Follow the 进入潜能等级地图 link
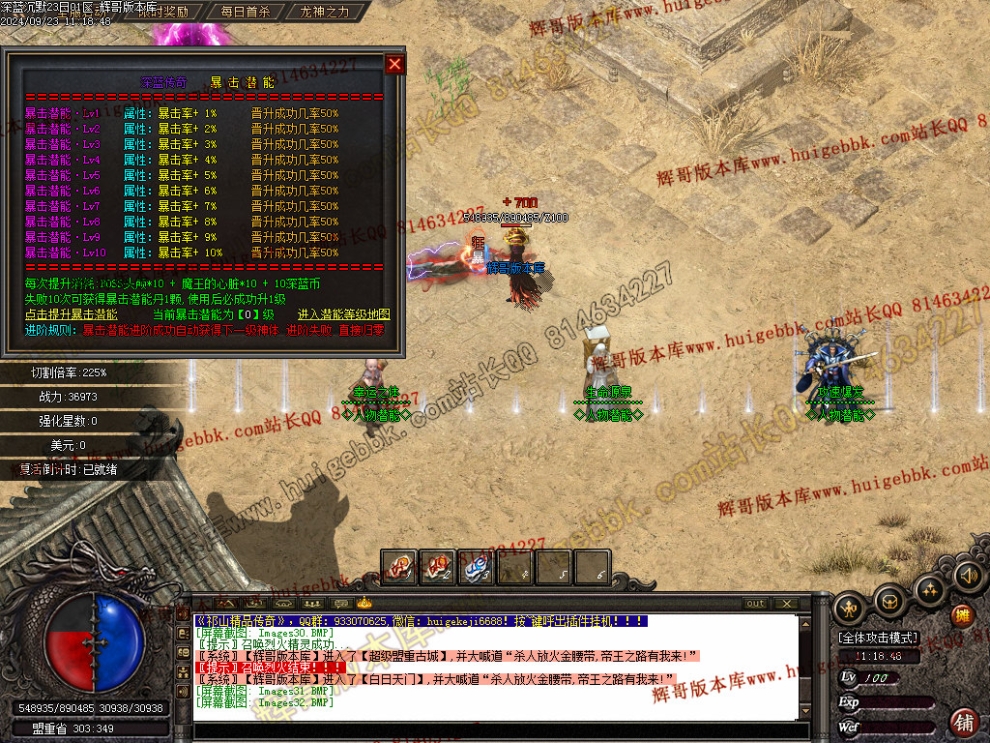Screen dimensions: 990x743 pos(343,314)
